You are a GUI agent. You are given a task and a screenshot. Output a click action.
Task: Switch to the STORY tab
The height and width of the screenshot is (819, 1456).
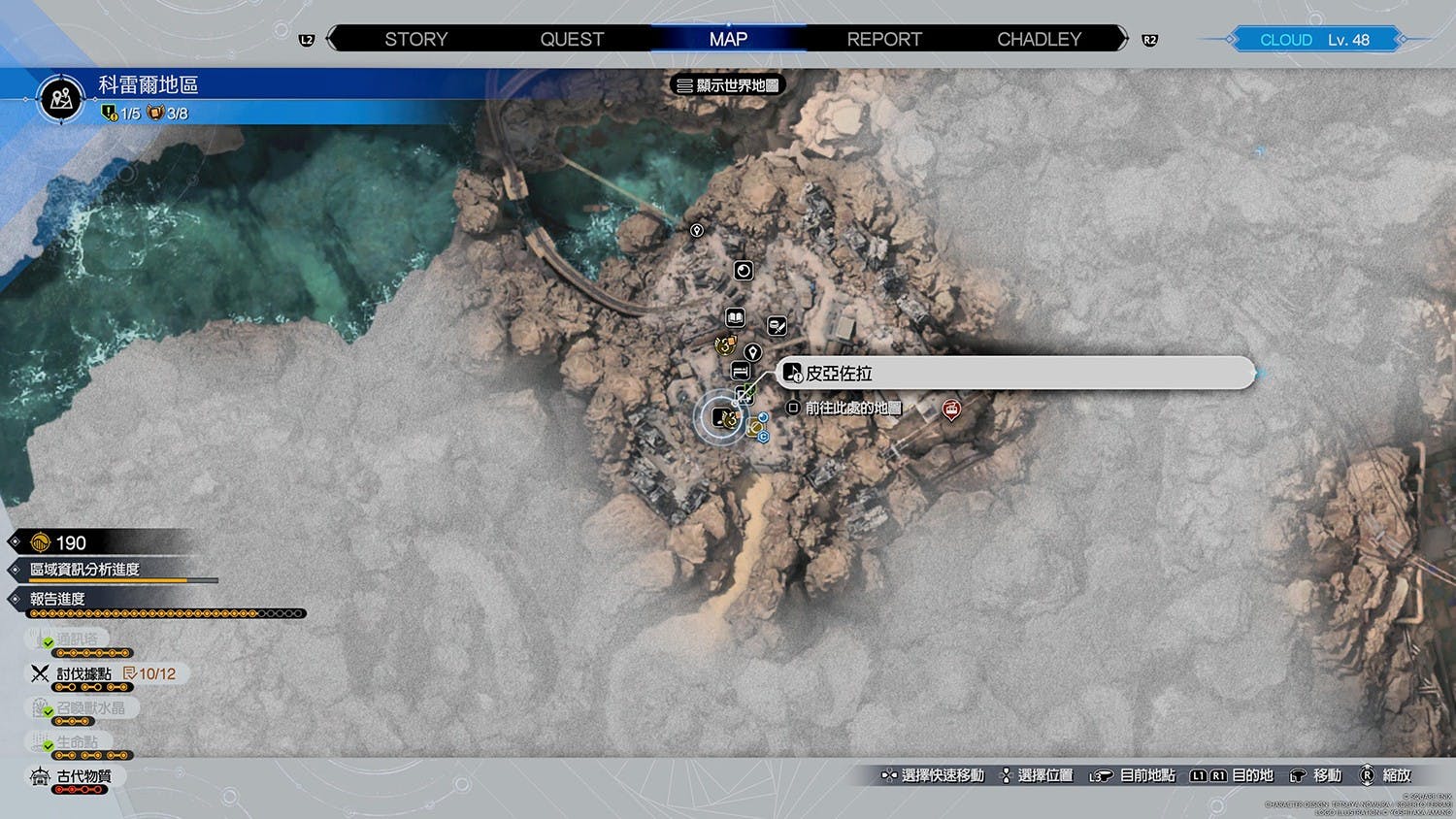415,40
